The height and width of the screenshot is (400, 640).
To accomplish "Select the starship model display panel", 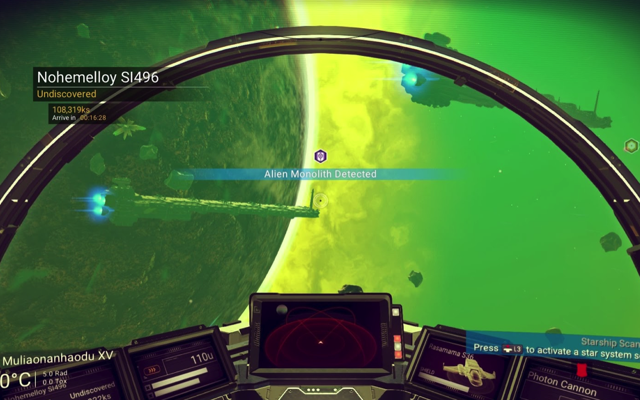I will [462, 370].
